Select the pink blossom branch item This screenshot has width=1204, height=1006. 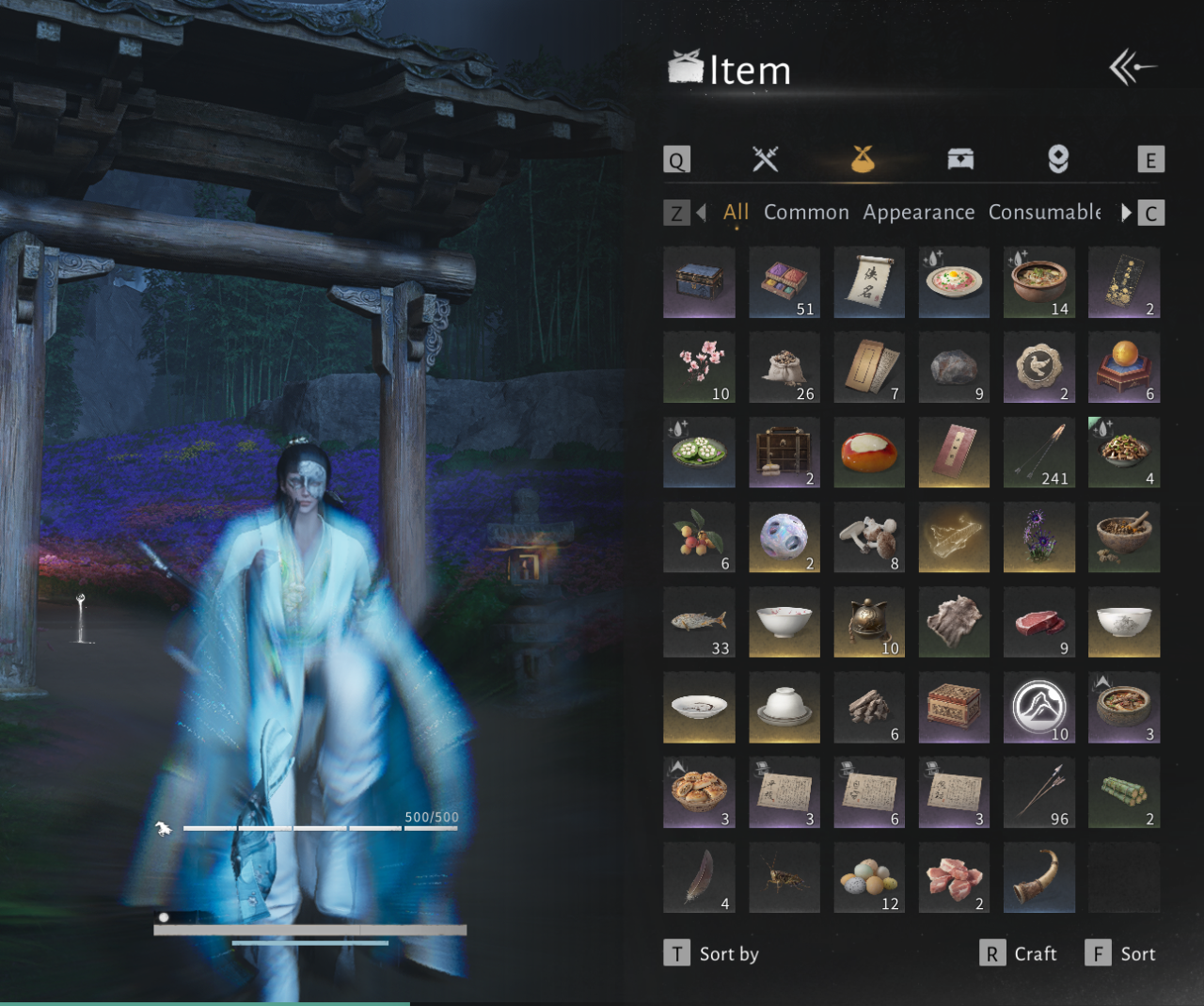699,367
